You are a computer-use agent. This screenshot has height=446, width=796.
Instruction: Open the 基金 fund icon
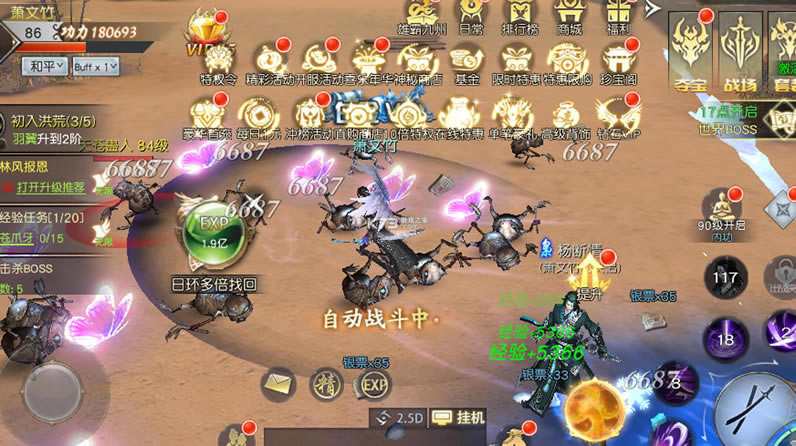[x=467, y=62]
